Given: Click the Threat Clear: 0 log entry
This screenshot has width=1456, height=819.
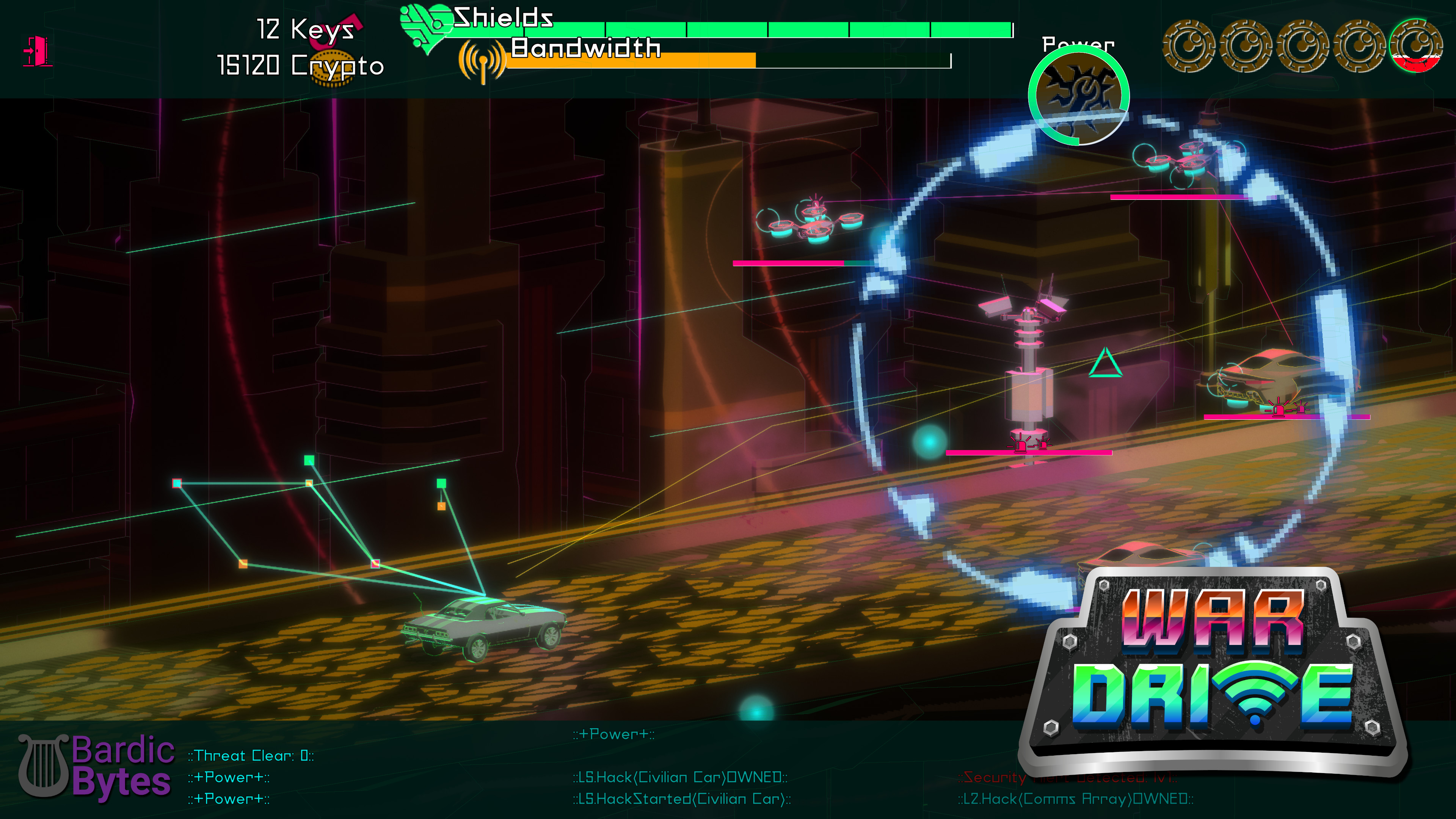Looking at the screenshot, I should pyautogui.click(x=250, y=755).
